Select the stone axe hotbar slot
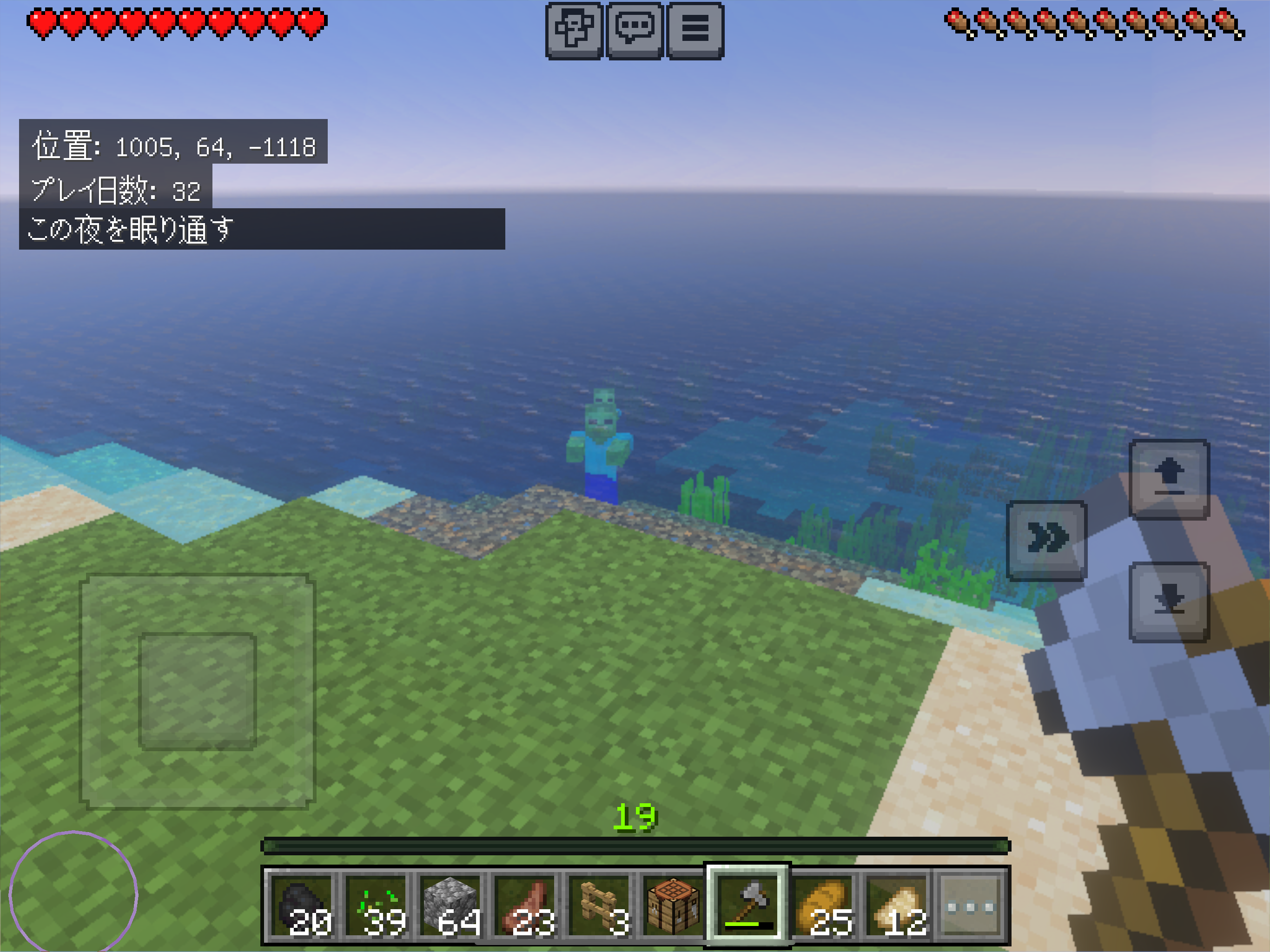This screenshot has width=1270, height=952. pos(747,906)
